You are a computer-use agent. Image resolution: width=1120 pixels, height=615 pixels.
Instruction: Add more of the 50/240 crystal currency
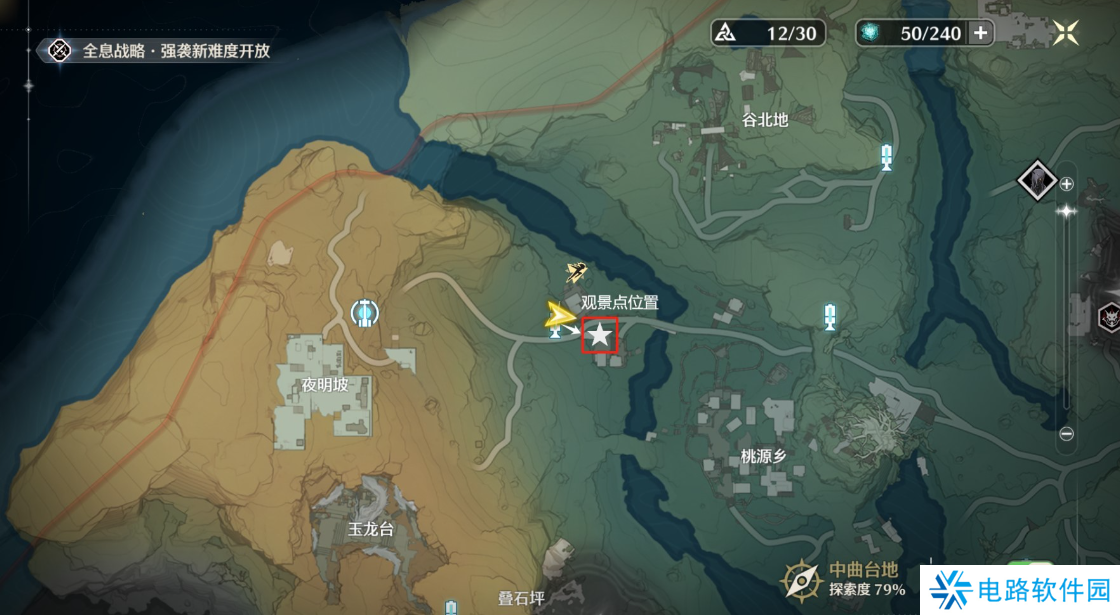[981, 33]
